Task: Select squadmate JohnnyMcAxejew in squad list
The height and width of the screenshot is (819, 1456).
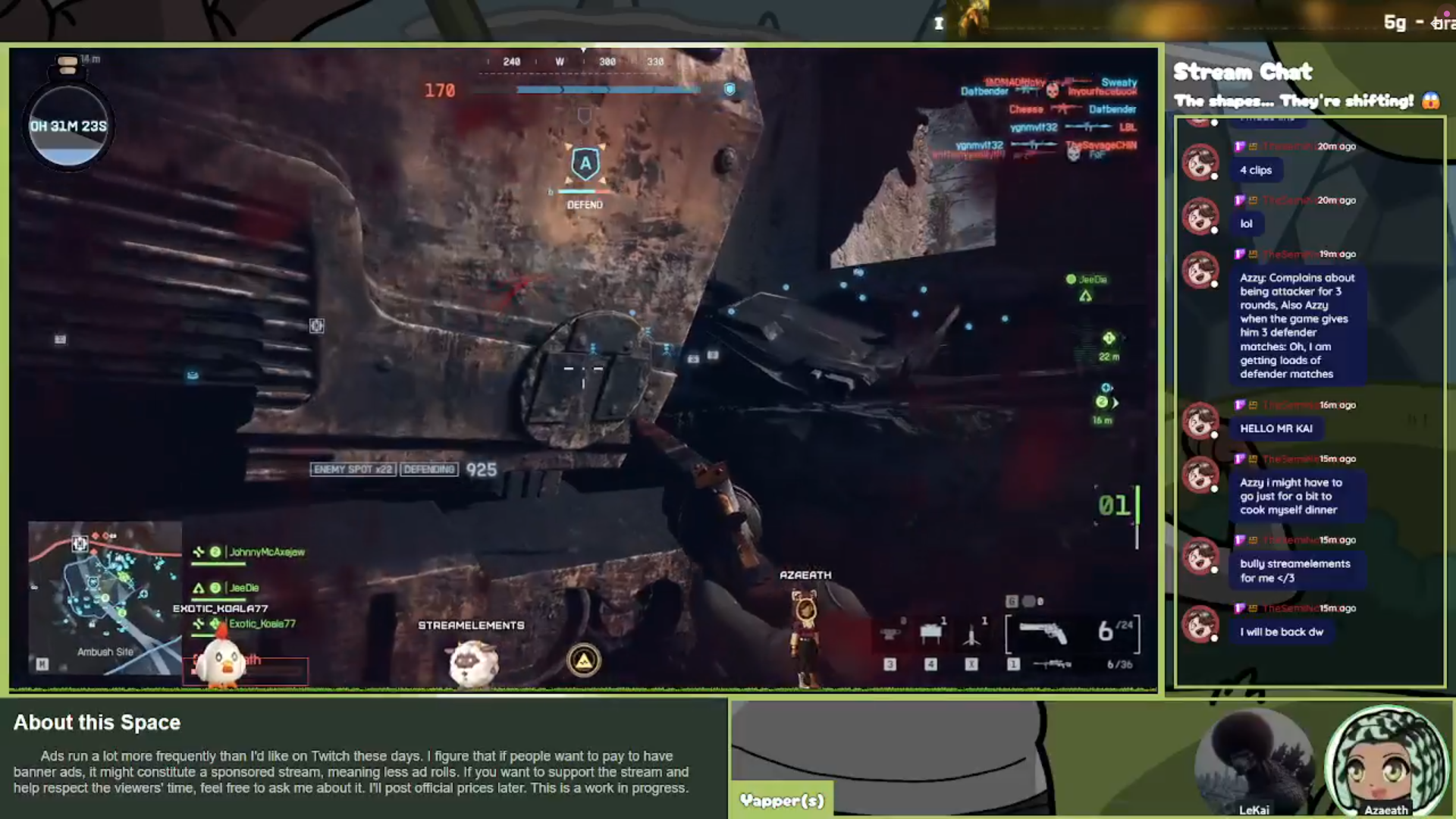Action: (266, 552)
